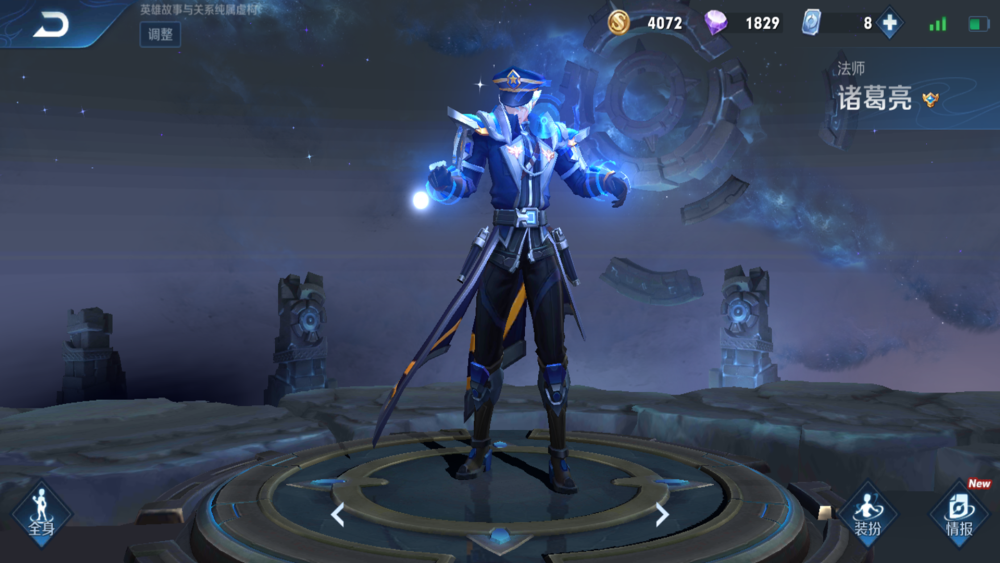
Task: Open the 情报 intel panel
Action: (959, 513)
